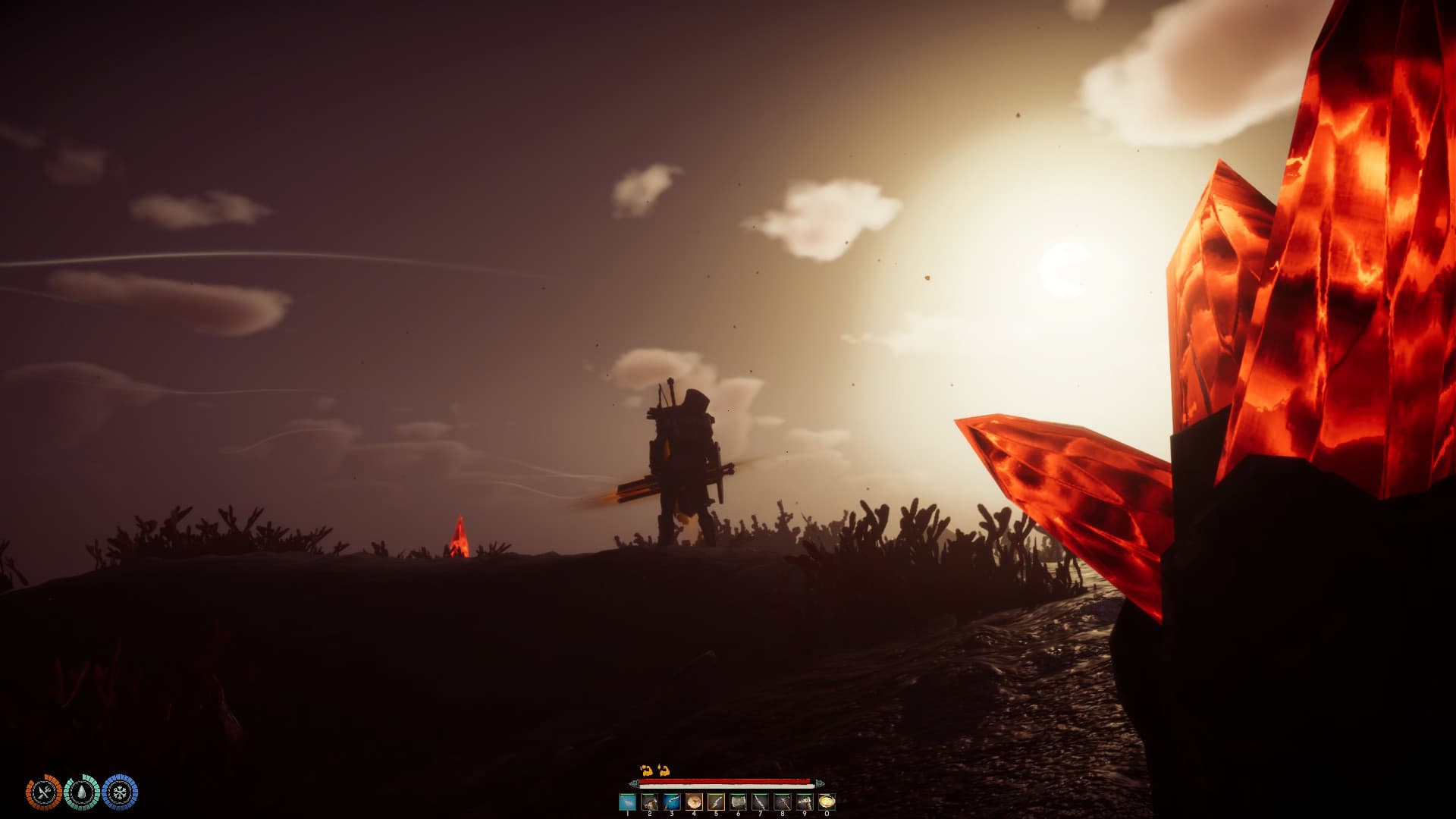The image size is (1456, 819).
Task: Equip the hammer tool in hotbar slot 9
Action: coord(805,802)
